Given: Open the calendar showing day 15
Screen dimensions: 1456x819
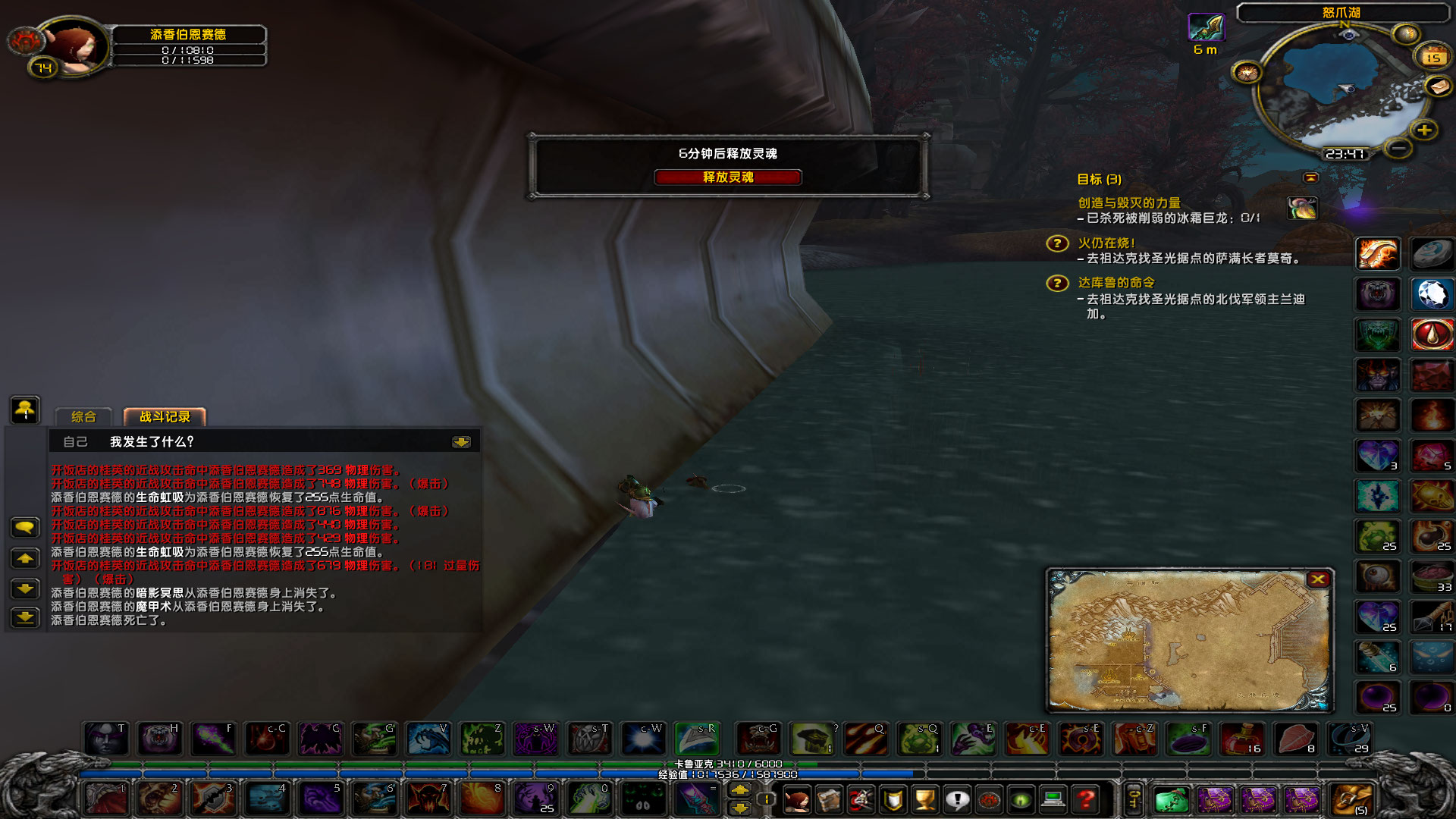Looking at the screenshot, I should coord(1432,57).
